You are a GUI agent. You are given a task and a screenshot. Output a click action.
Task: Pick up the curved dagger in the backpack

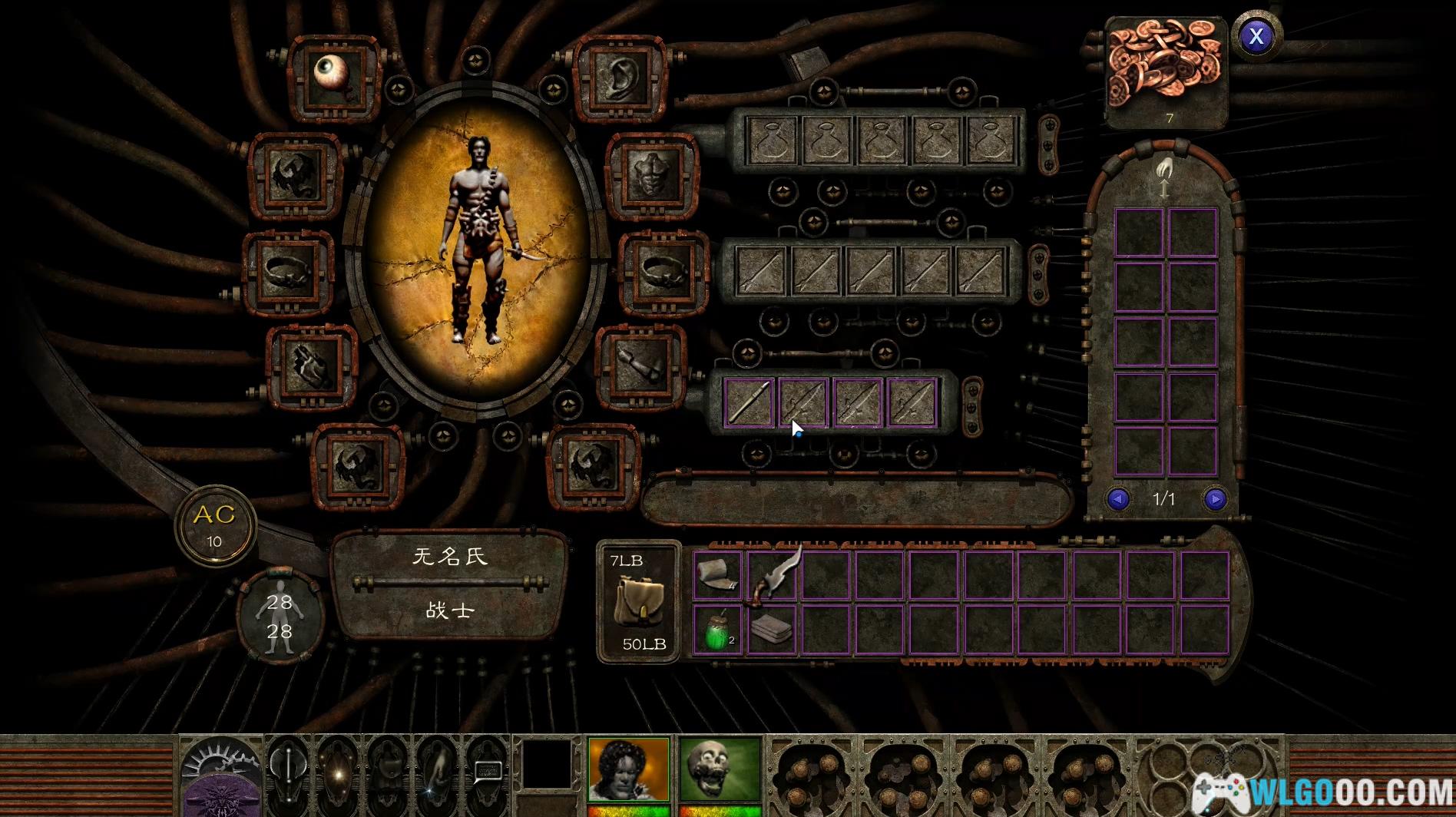774,574
